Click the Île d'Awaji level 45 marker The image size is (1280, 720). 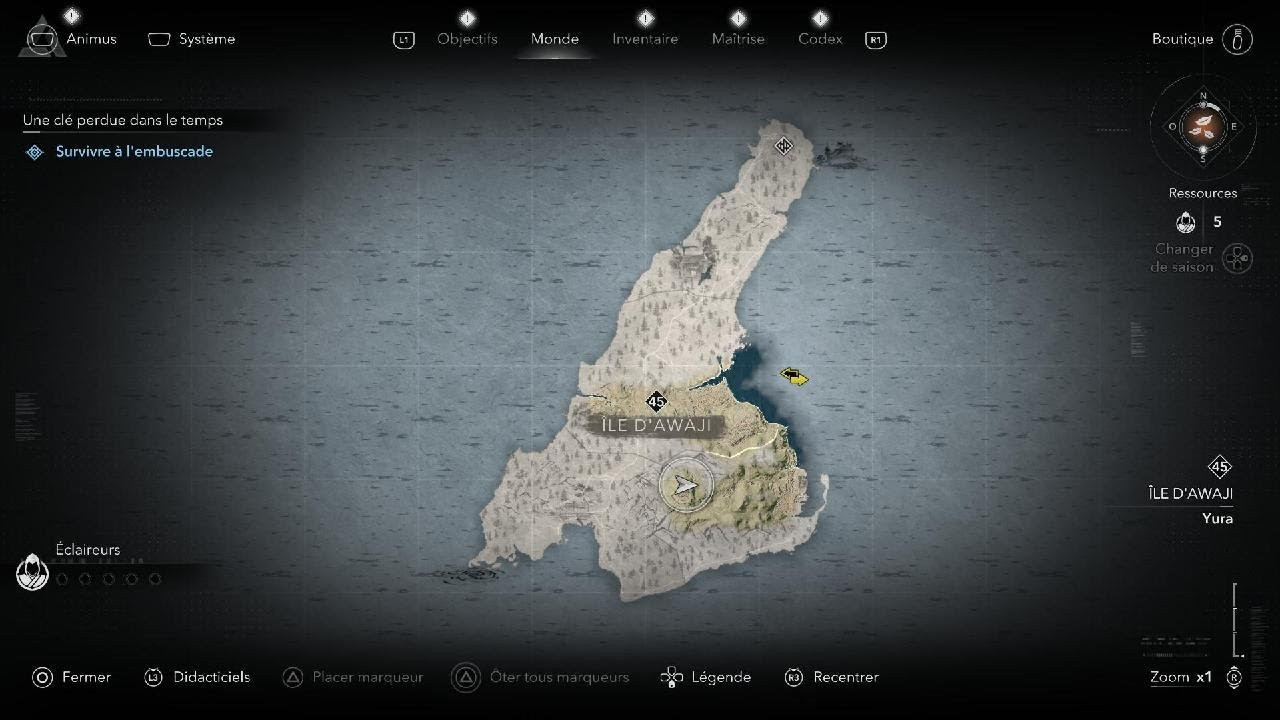tap(656, 402)
